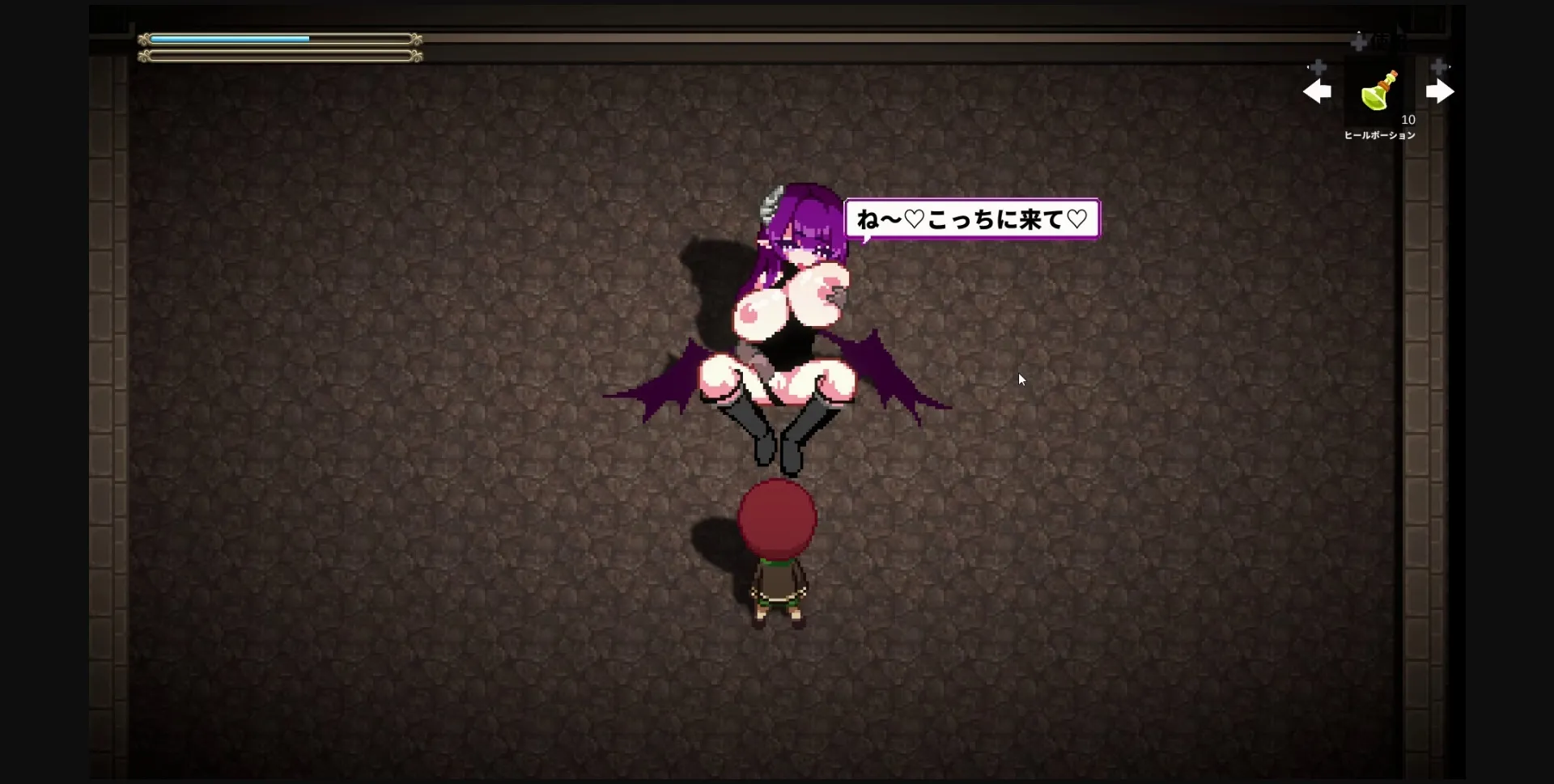Click the left arrow to cycle items backward
This screenshot has height=784, width=1554.
coord(1318,91)
